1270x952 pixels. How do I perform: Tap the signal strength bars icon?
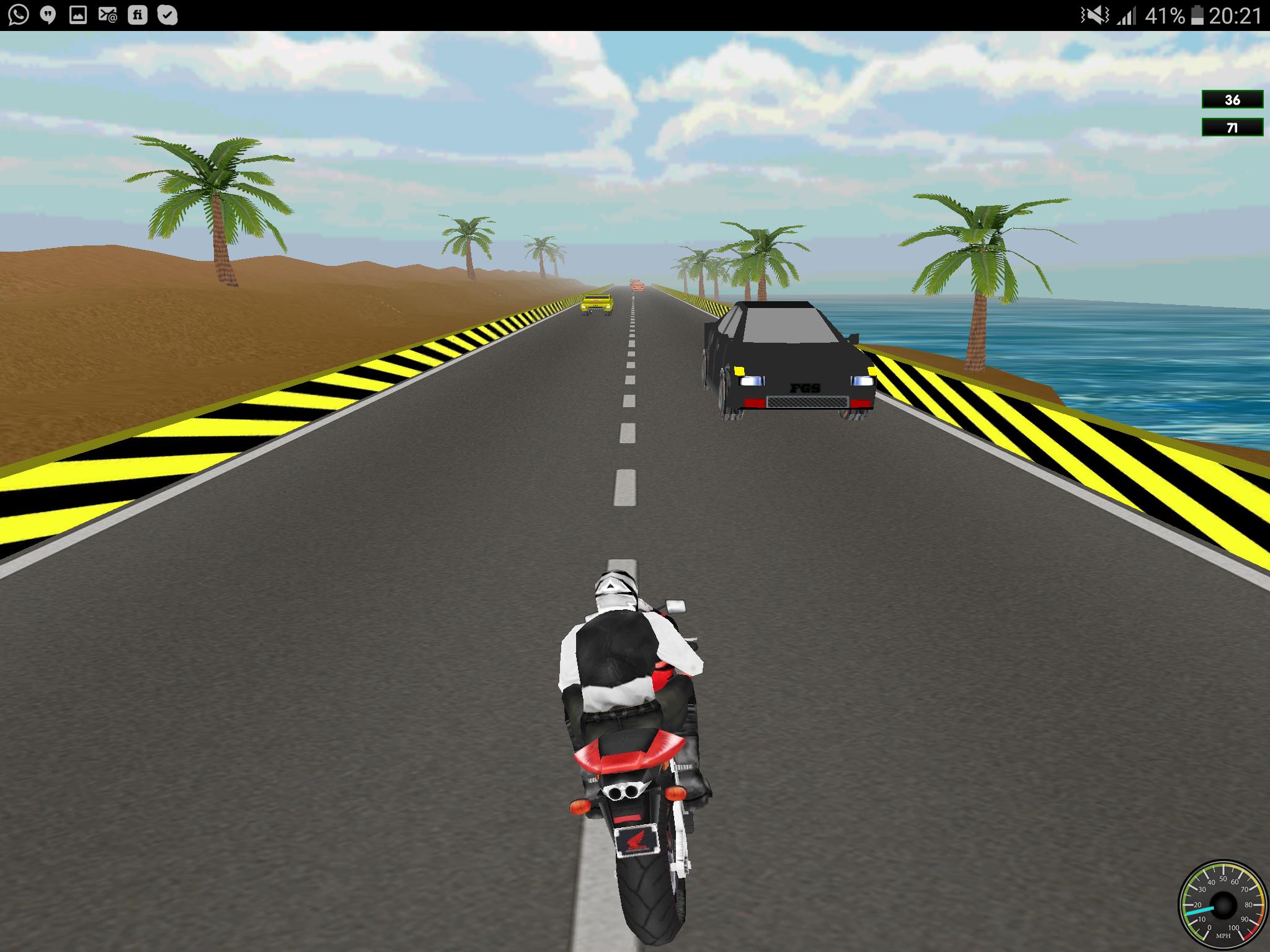1127,14
